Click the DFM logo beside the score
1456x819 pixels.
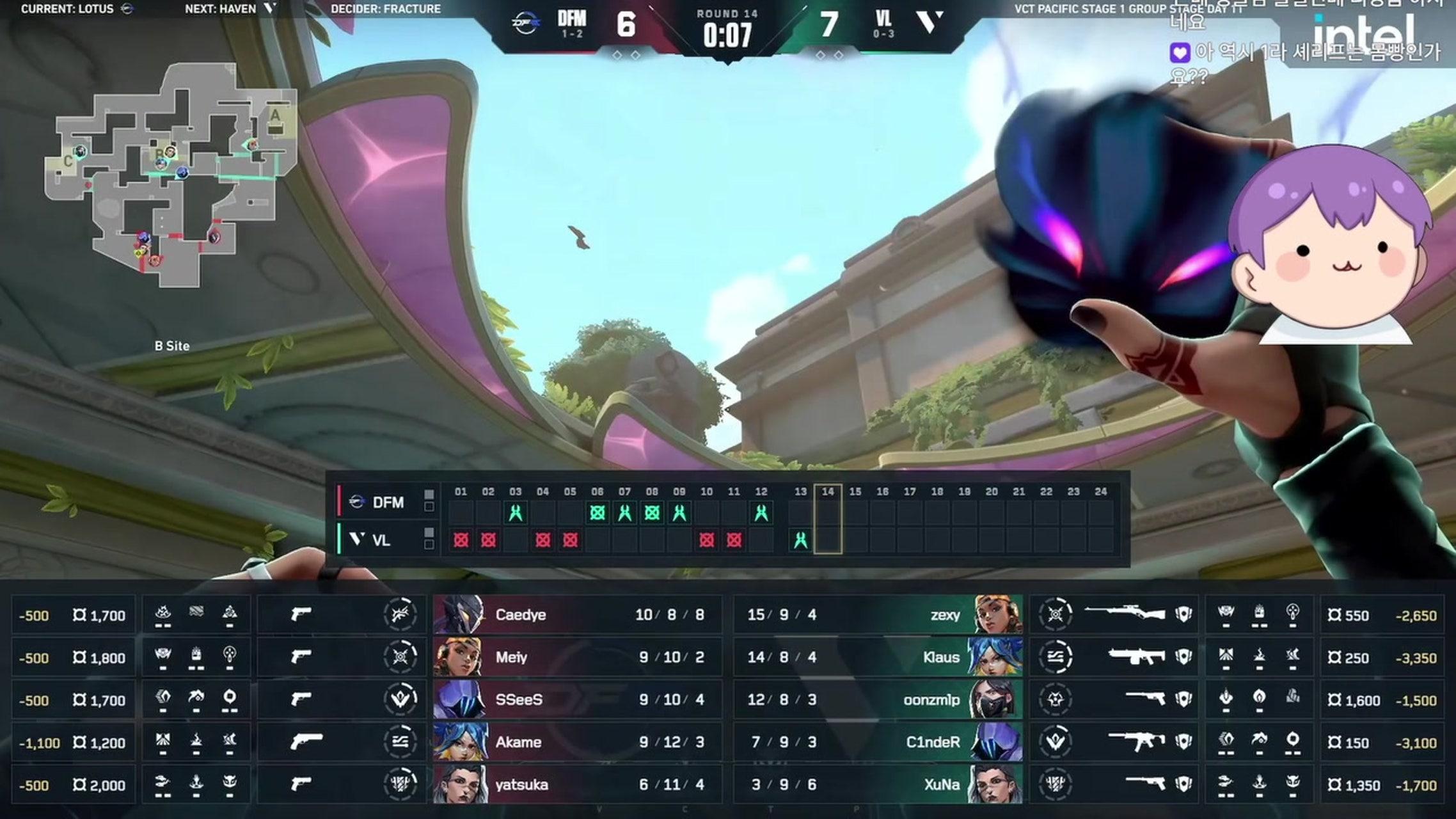click(x=526, y=24)
